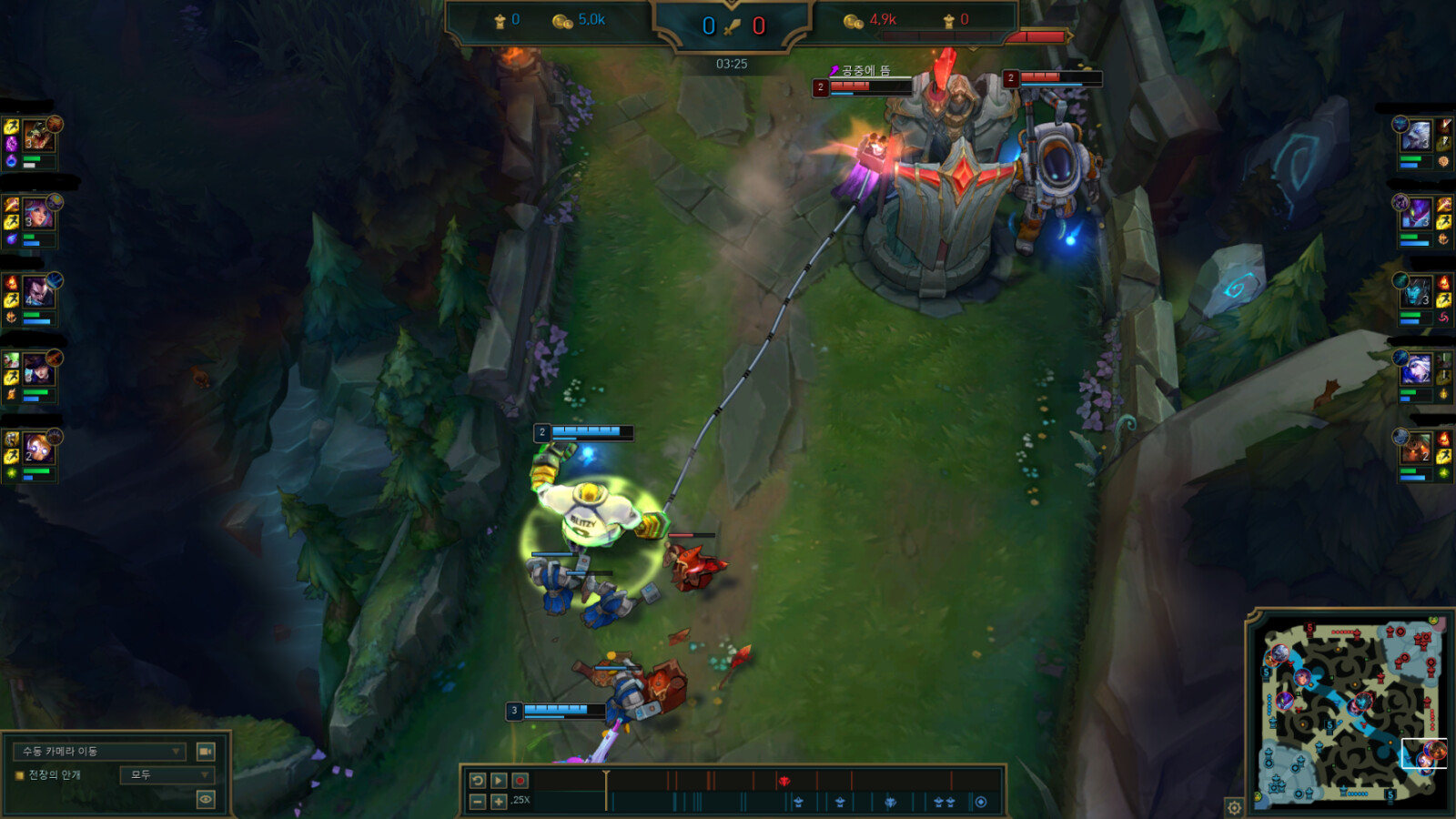Start recording with the red record button
1456x819 pixels.
(521, 781)
